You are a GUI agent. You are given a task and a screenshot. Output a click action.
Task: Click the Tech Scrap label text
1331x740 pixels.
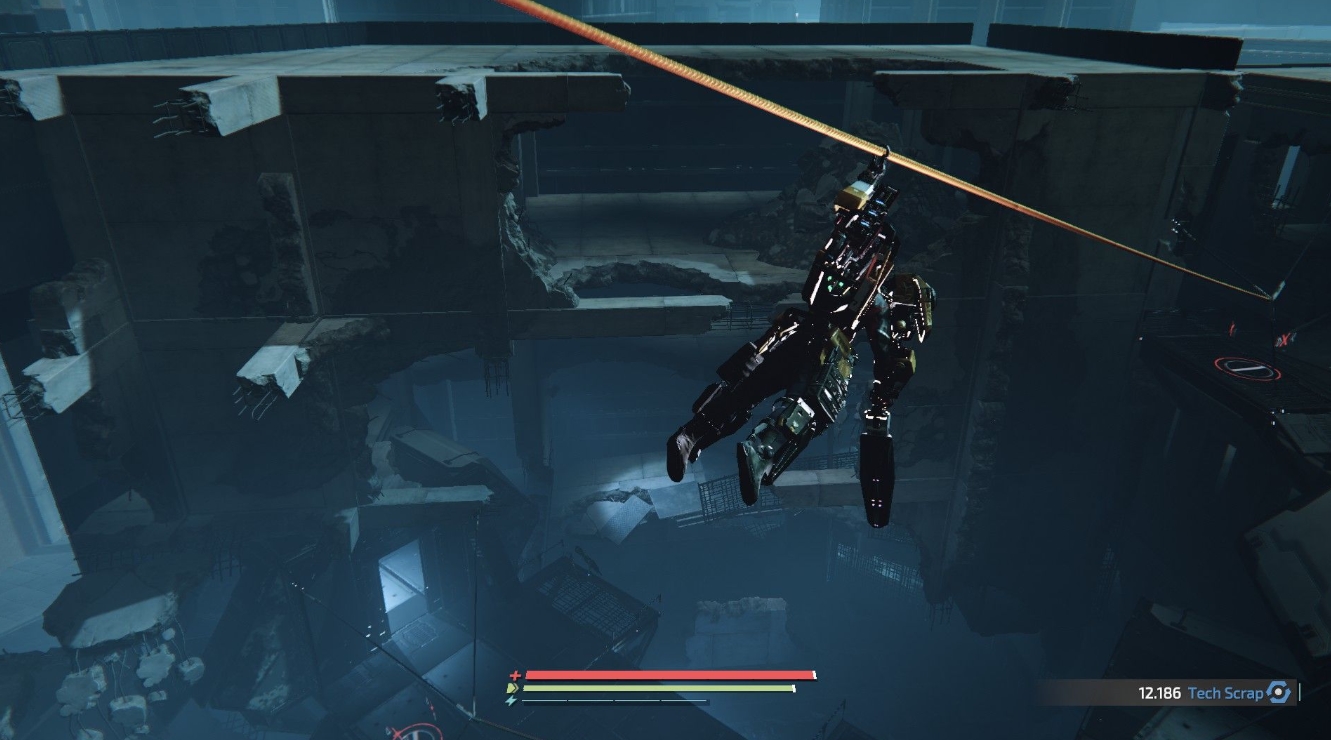pos(1227,691)
